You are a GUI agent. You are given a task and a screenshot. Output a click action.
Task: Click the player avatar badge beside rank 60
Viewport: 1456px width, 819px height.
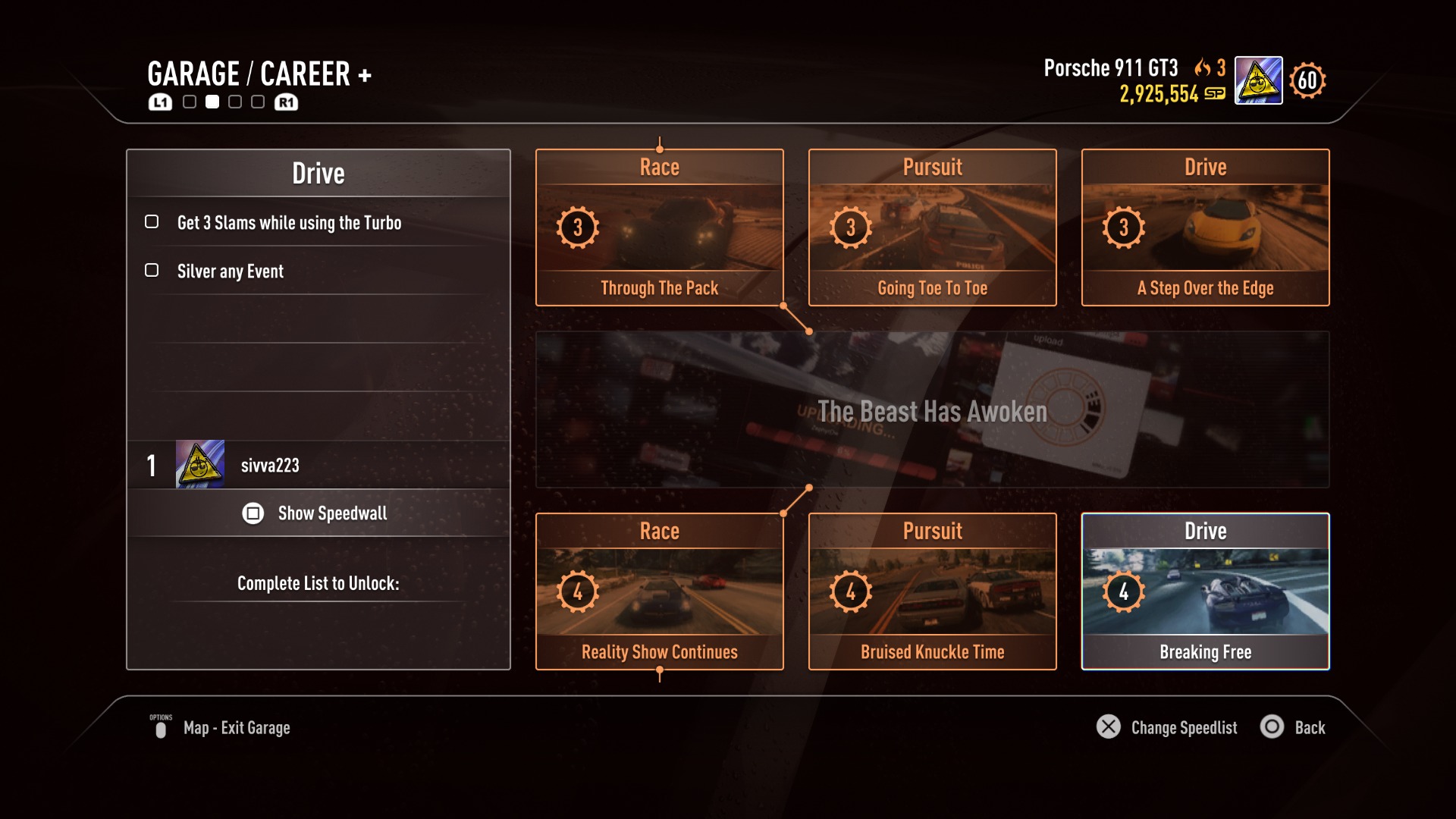1258,80
